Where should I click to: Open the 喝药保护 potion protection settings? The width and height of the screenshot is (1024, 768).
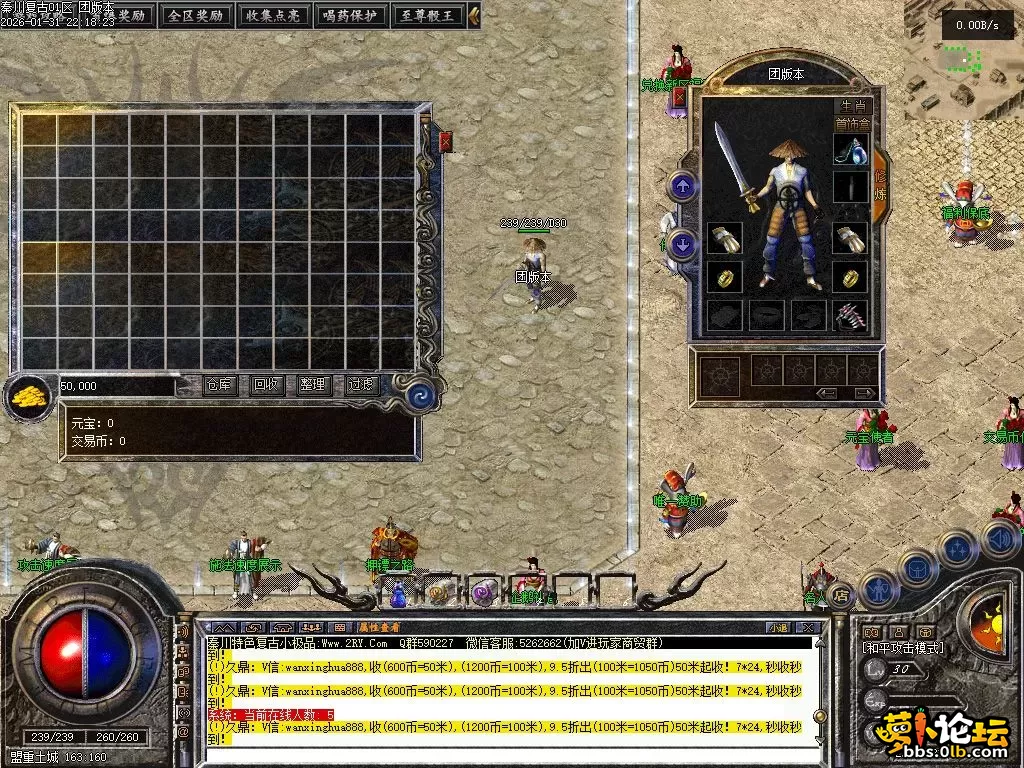point(350,15)
